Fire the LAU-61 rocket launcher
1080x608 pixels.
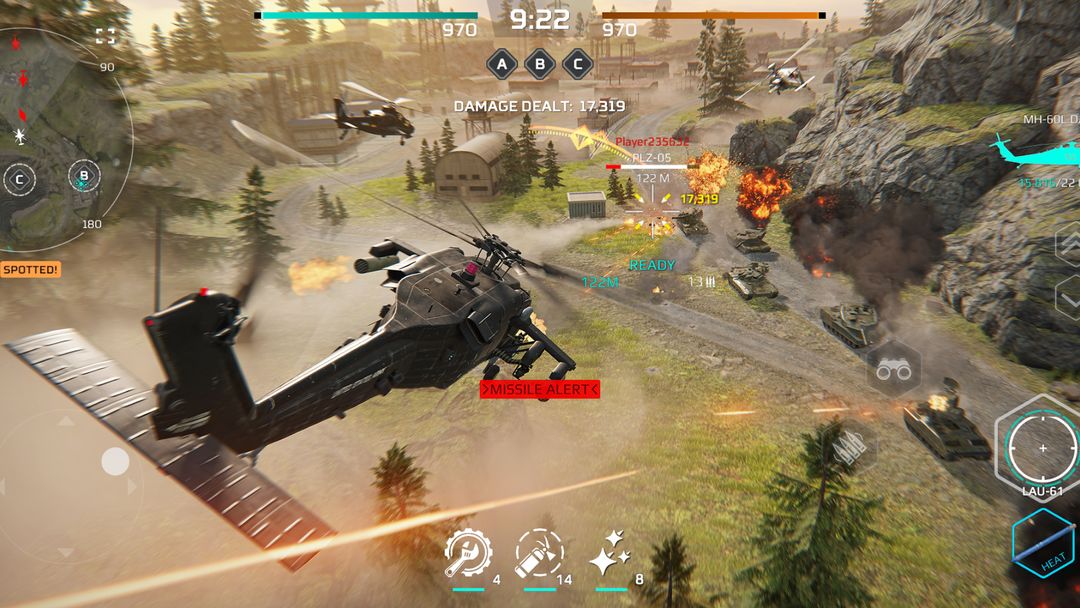tap(1043, 448)
